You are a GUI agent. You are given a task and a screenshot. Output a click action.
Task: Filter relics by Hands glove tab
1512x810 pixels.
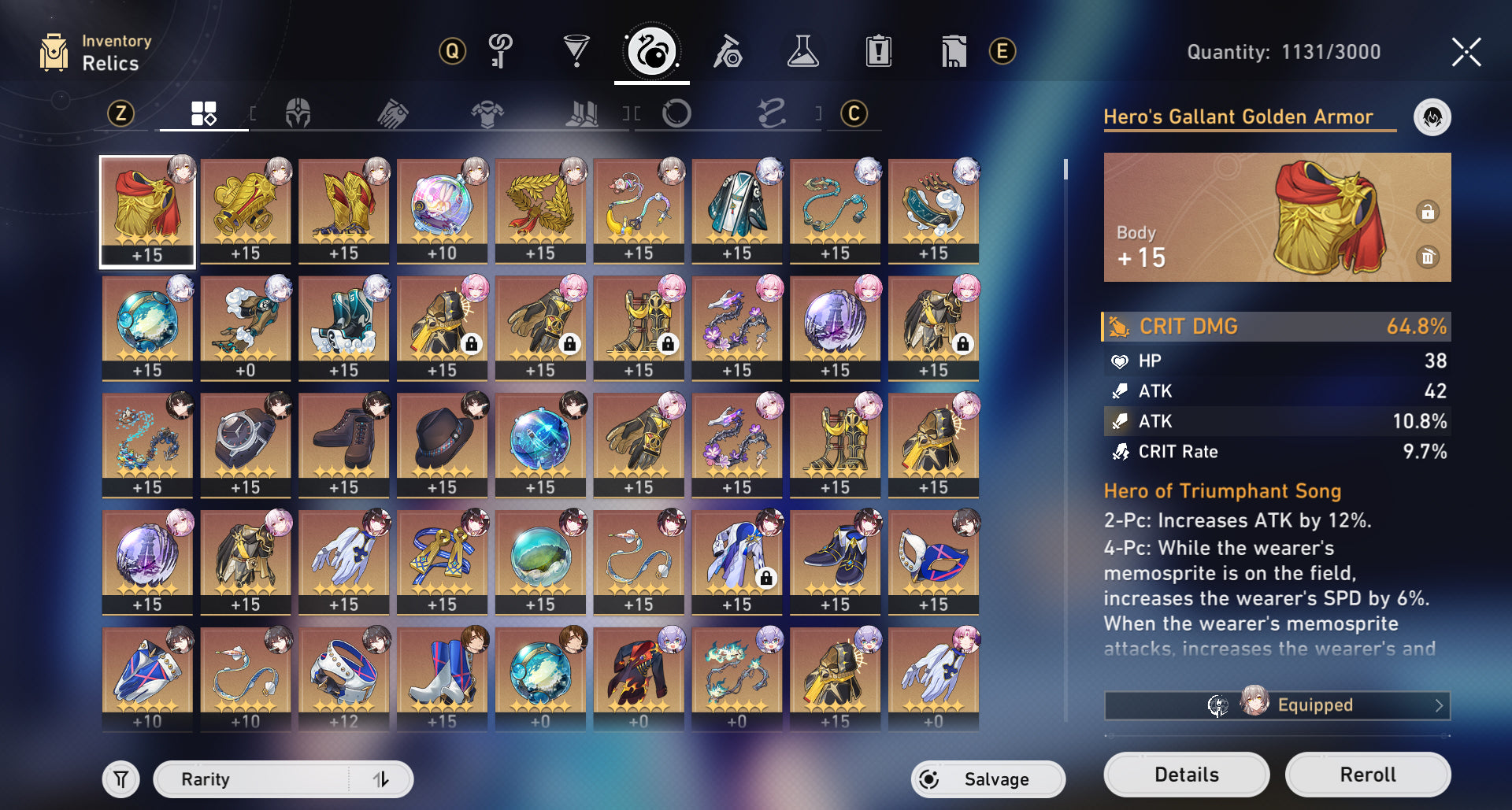[392, 114]
